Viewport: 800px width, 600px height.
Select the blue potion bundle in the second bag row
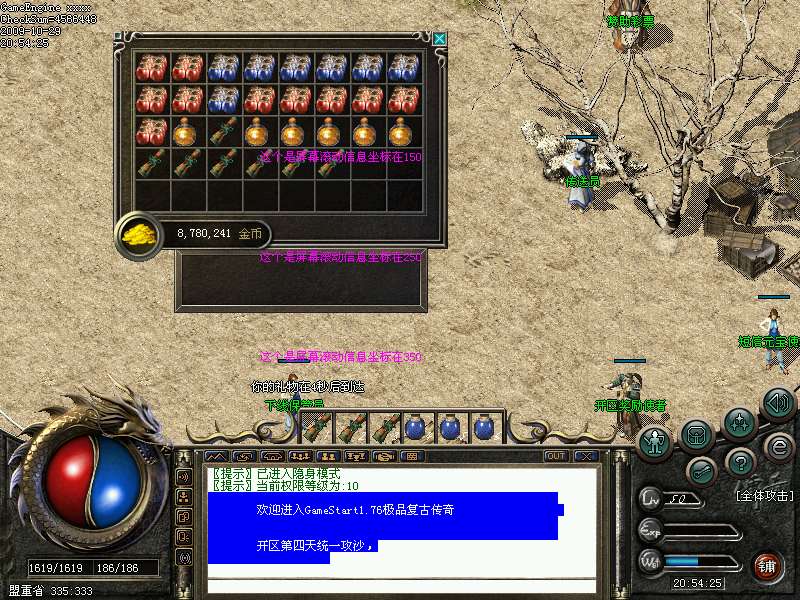click(x=223, y=100)
